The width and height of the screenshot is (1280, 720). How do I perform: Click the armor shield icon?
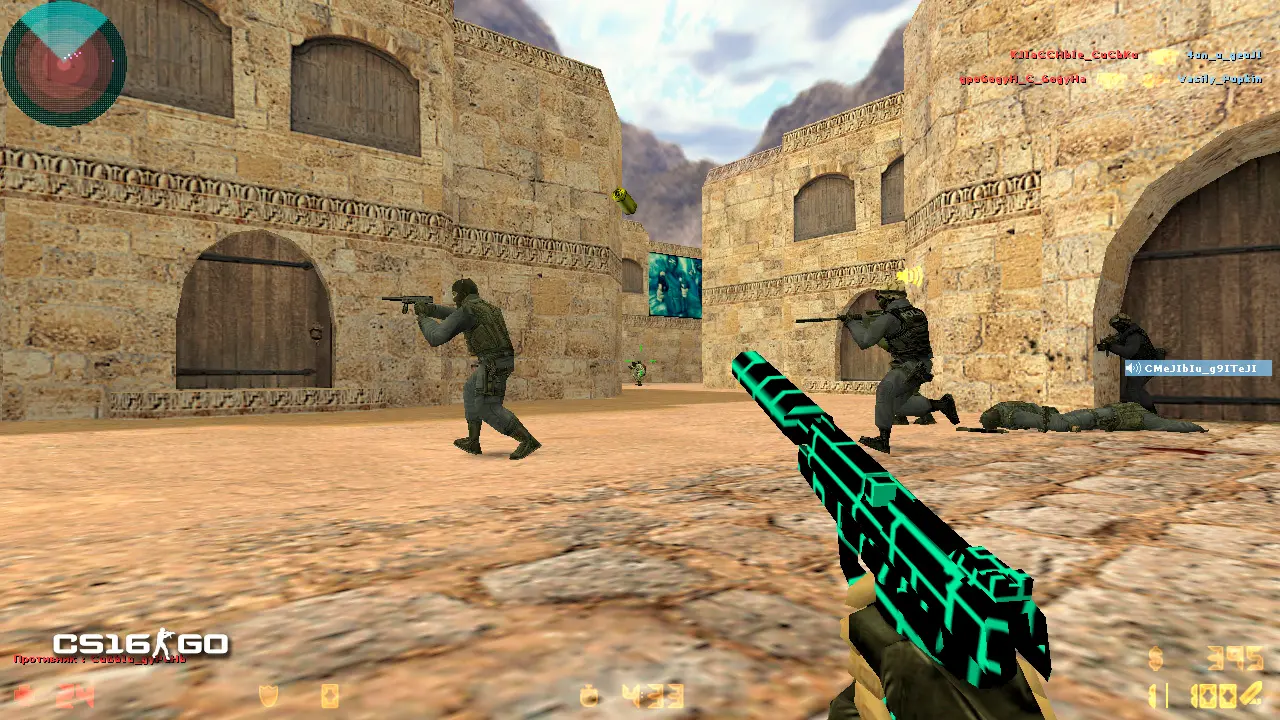[x=268, y=696]
